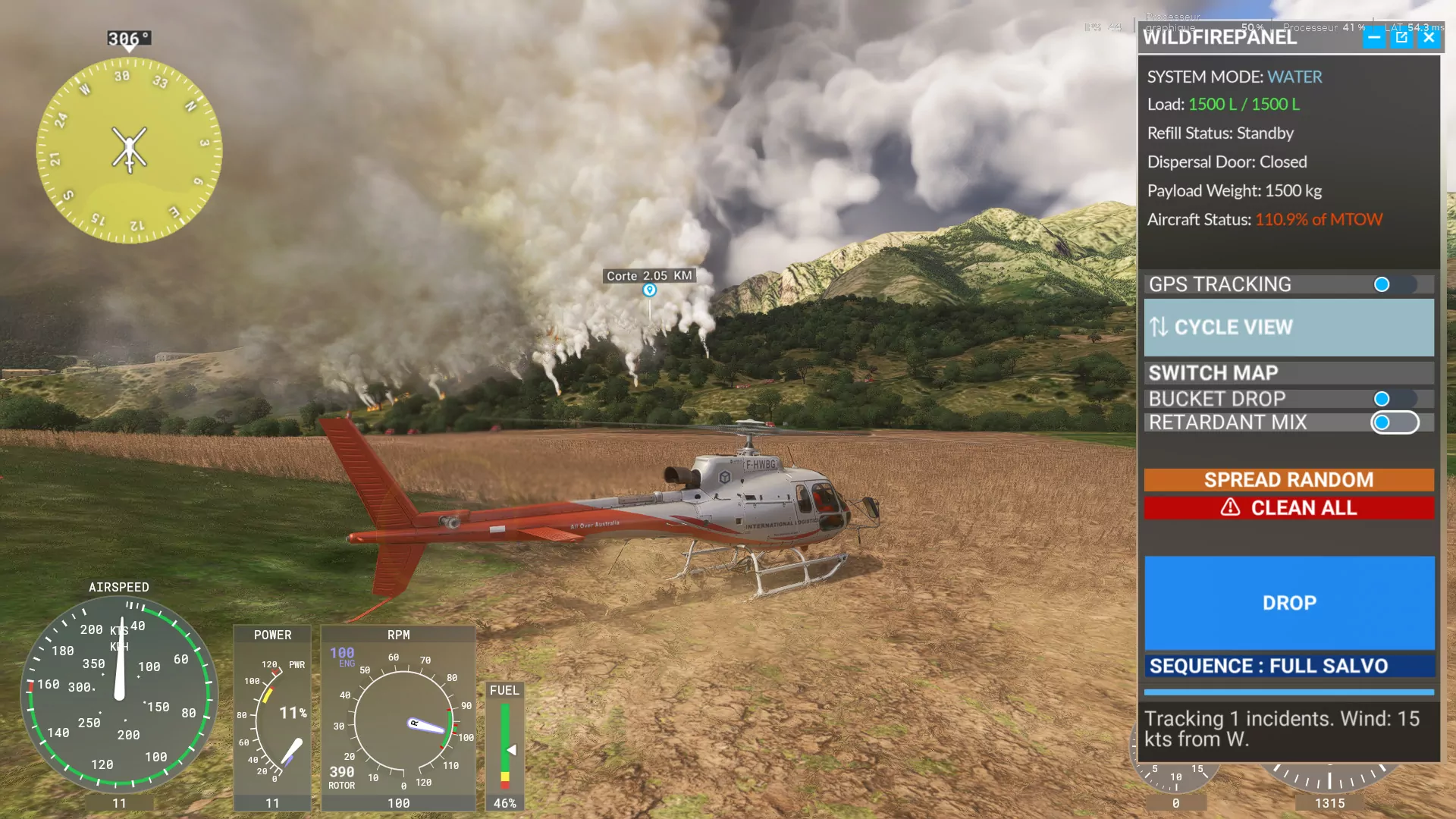The image size is (1456, 819).
Task: Click the cycle view arrows icon
Action: pyautogui.click(x=1158, y=327)
